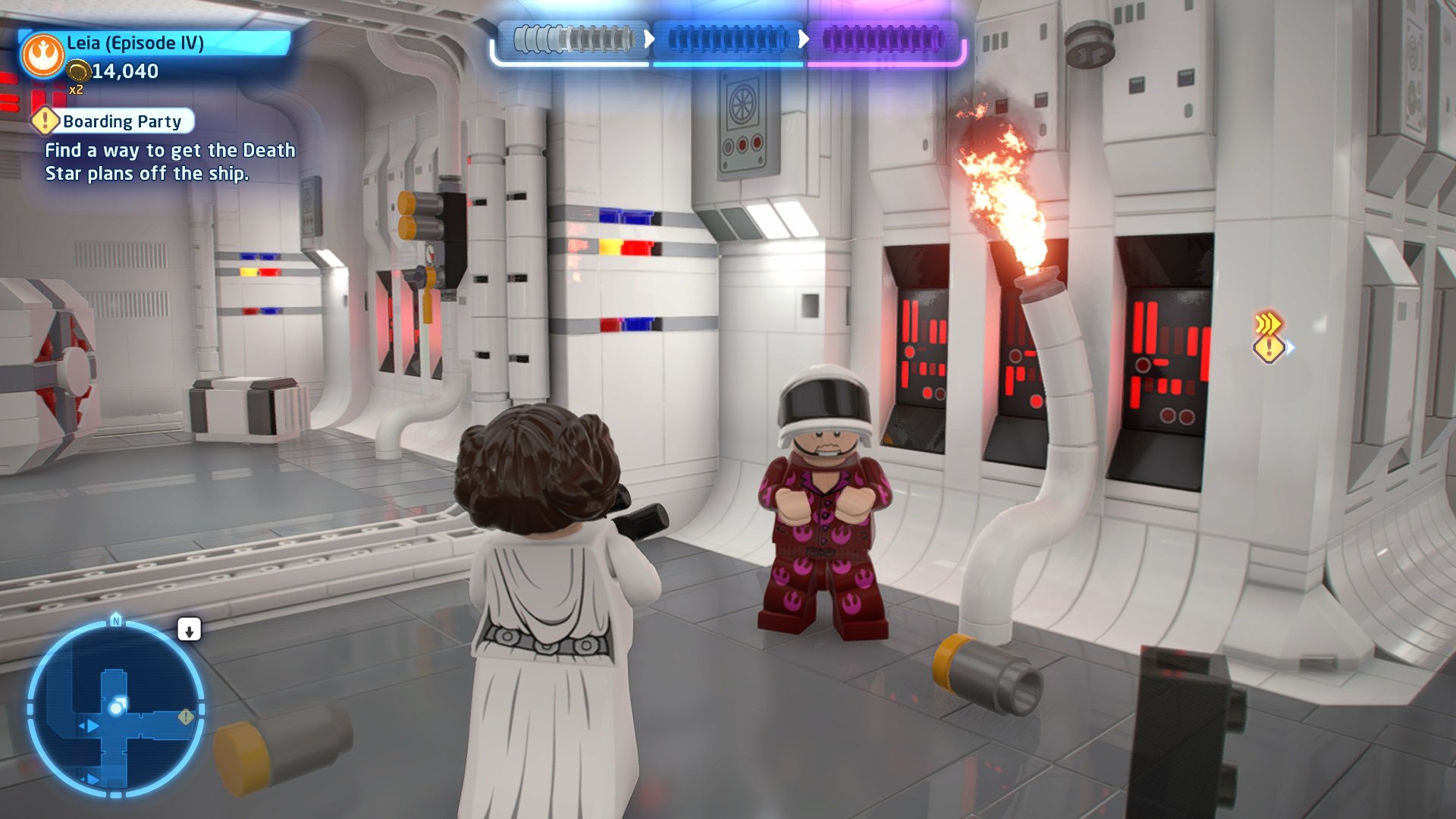The width and height of the screenshot is (1456, 819).
Task: Toggle the down-arrow indicator above the minimap
Action: click(x=190, y=629)
